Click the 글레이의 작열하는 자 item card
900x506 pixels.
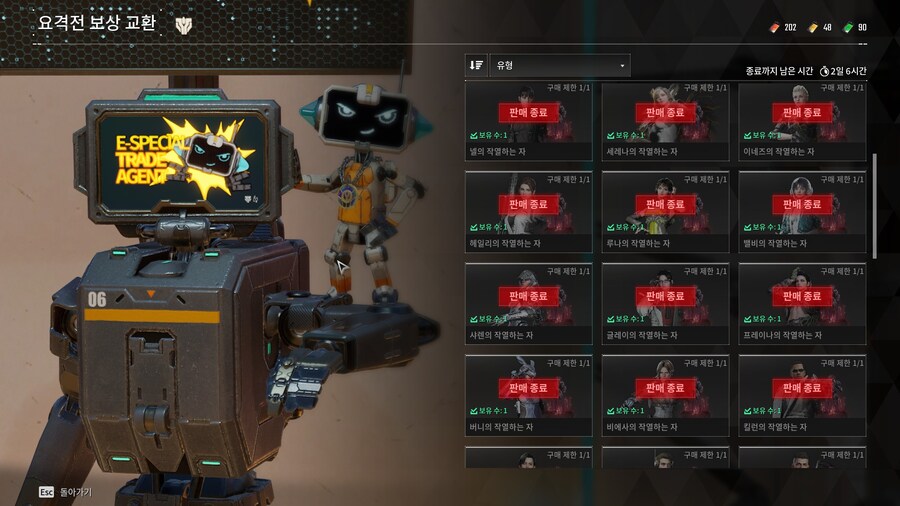tap(665, 304)
